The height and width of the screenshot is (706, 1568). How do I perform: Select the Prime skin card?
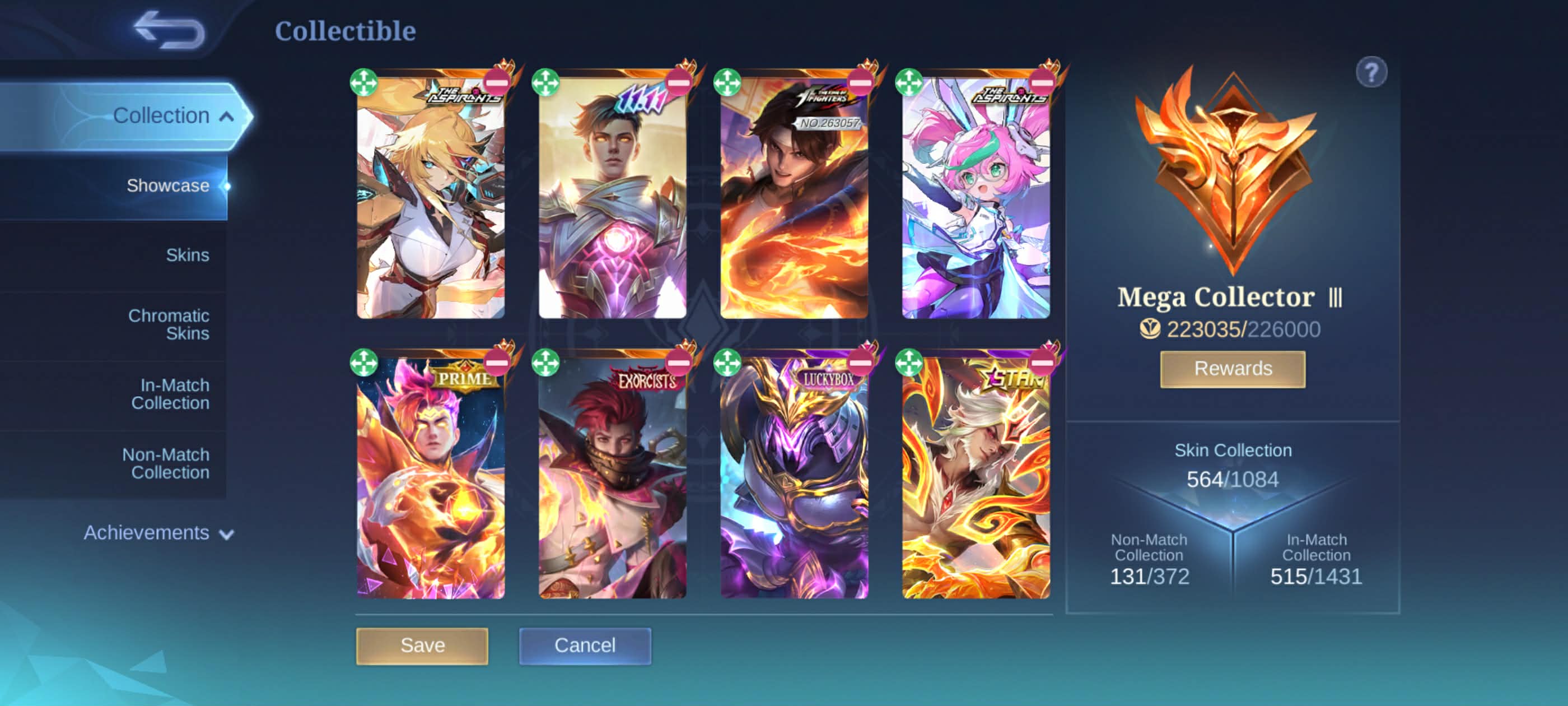click(430, 481)
